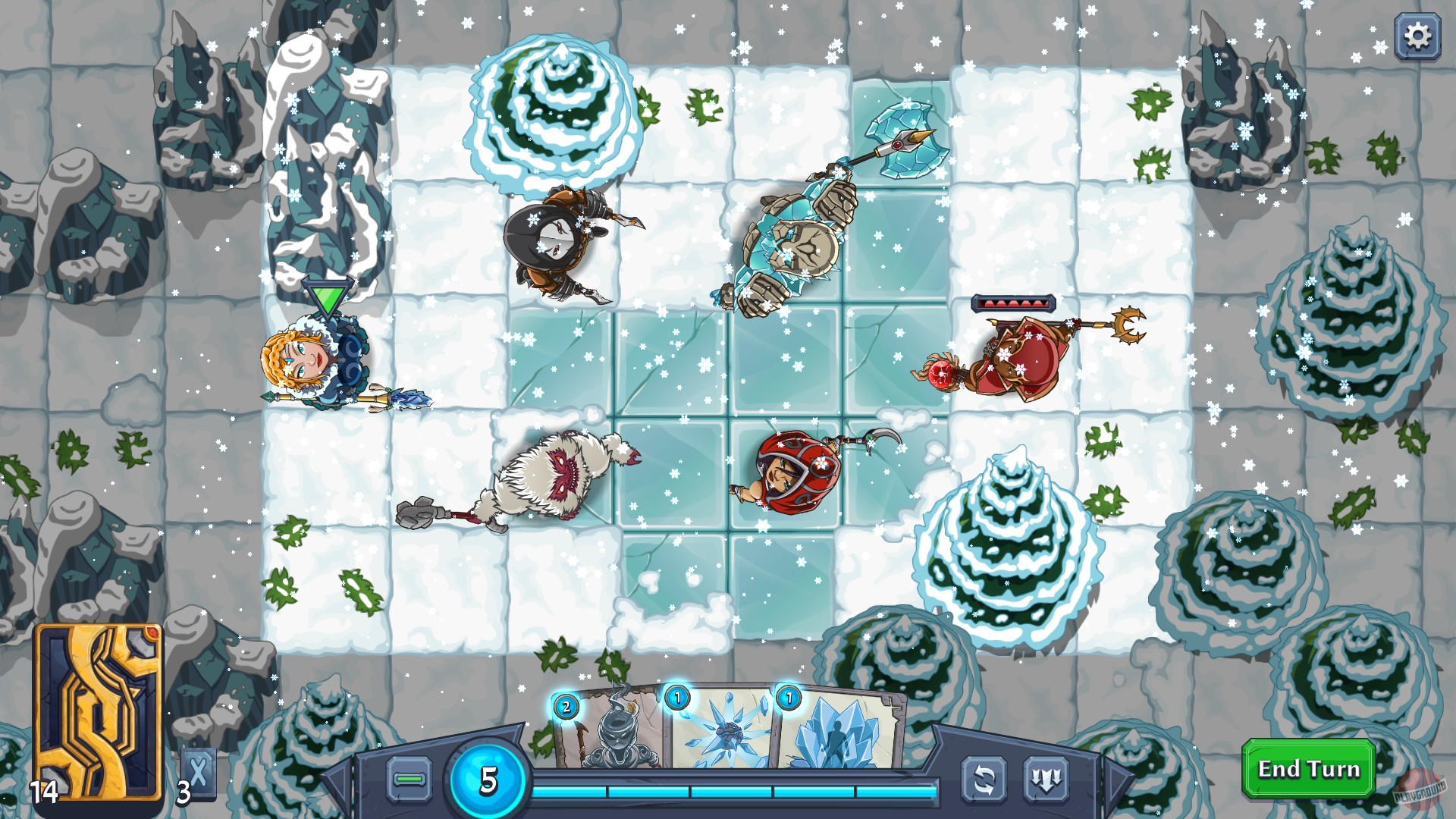This screenshot has width=1456, height=819.
Task: Click the cycle/redraw arrows icon
Action: [983, 778]
